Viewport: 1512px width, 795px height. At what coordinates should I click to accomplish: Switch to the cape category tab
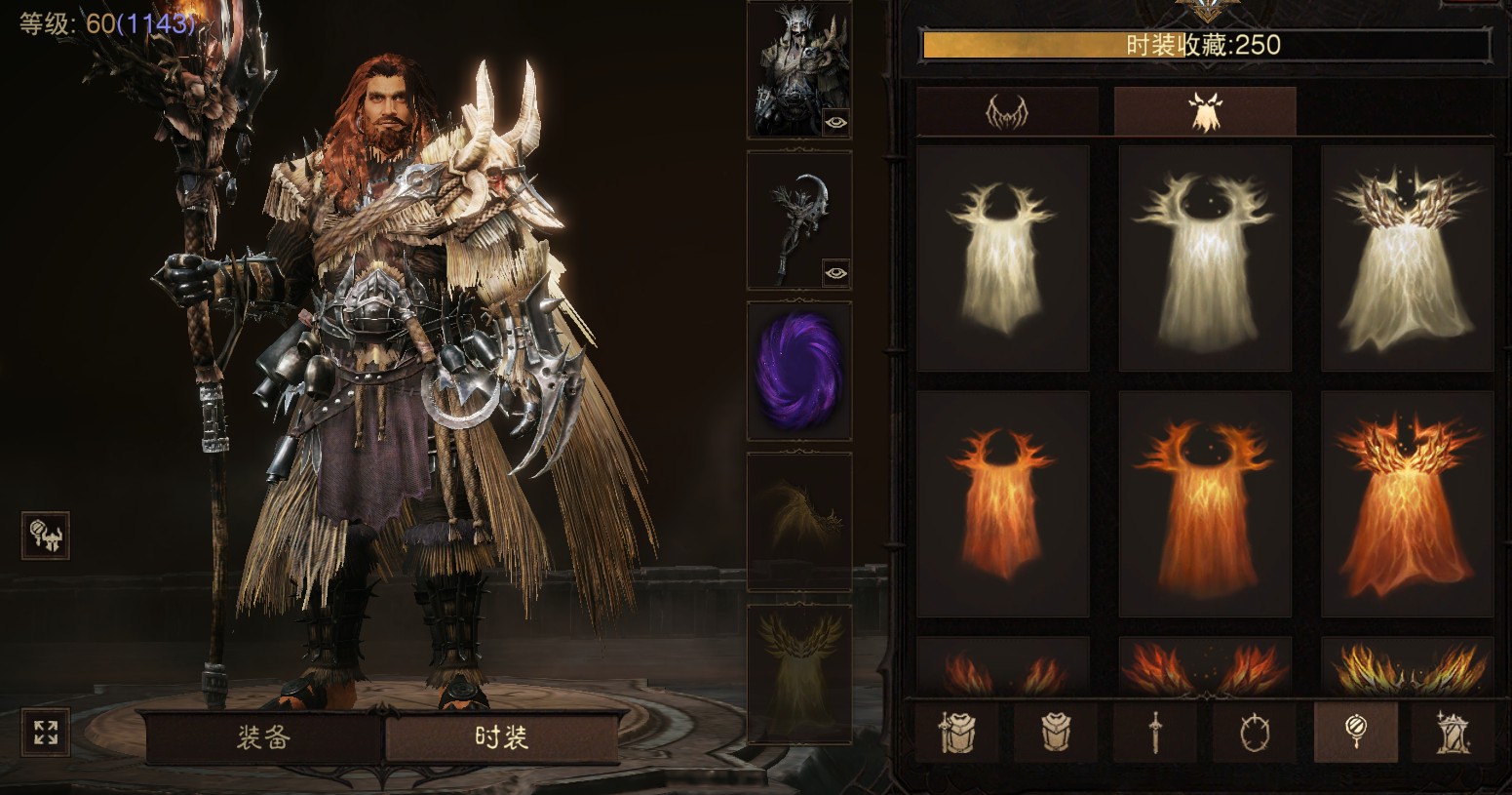(1205, 112)
